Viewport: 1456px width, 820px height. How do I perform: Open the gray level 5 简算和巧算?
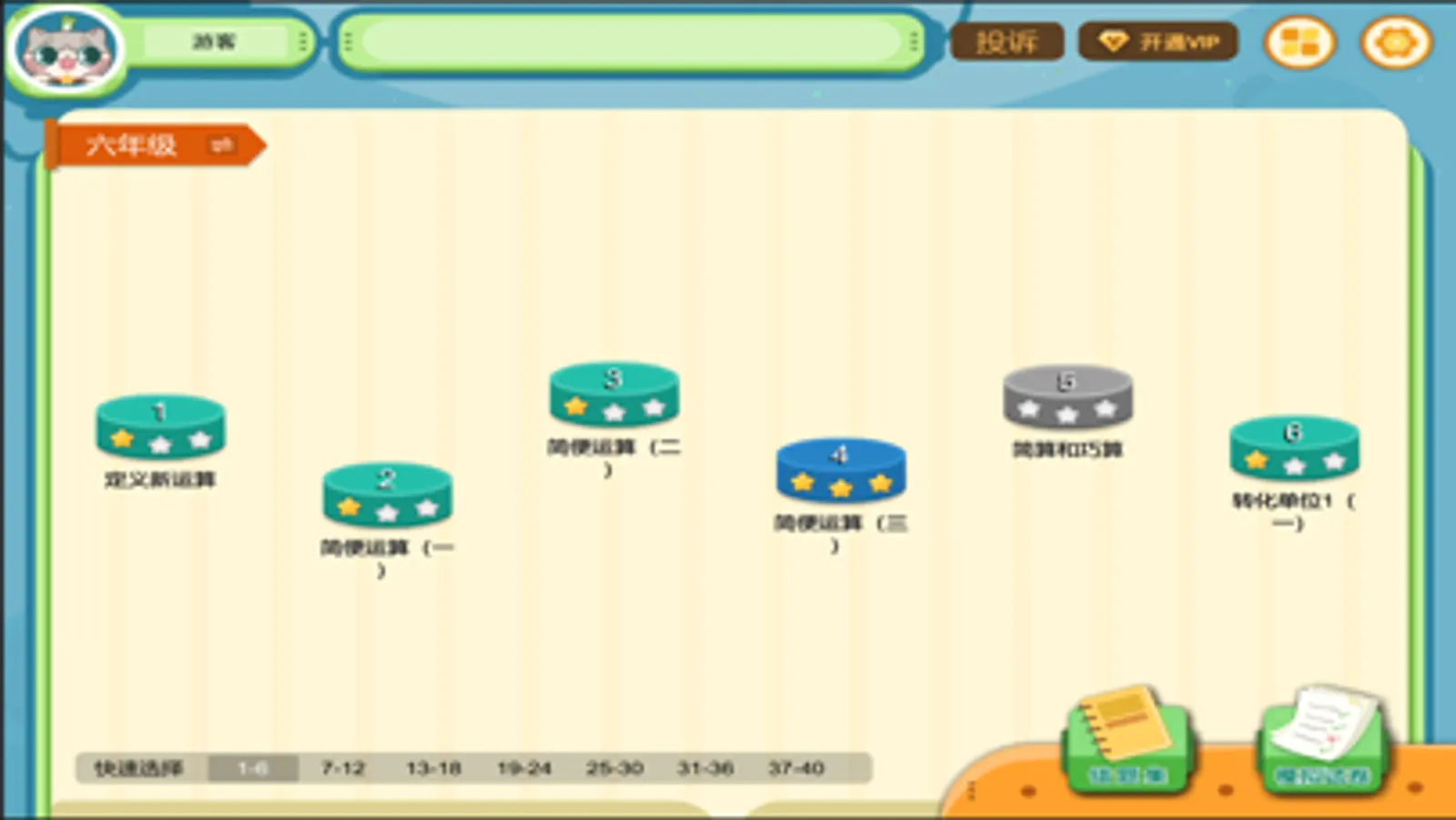(1065, 398)
